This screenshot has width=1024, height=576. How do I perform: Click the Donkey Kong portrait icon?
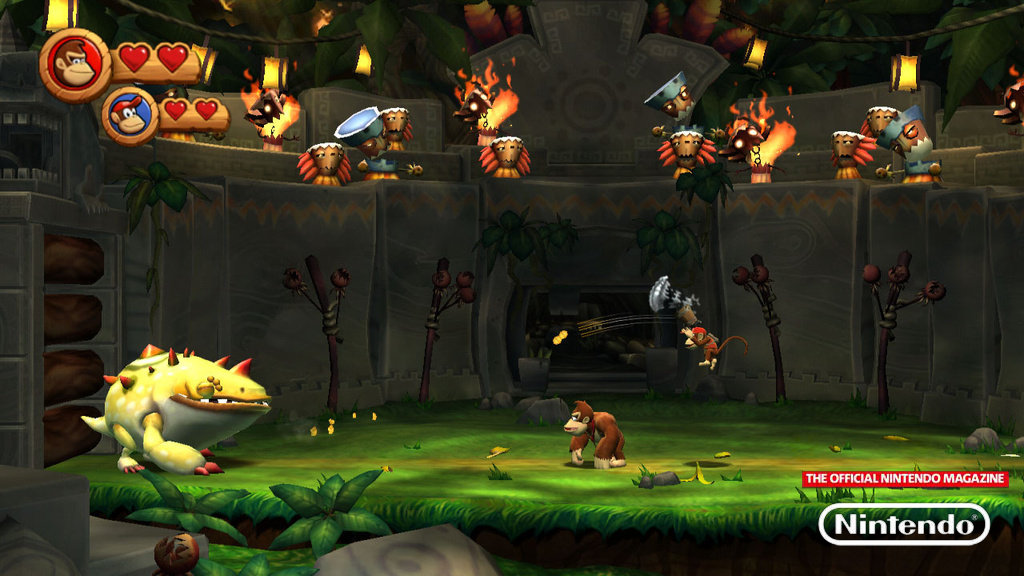pos(74,62)
